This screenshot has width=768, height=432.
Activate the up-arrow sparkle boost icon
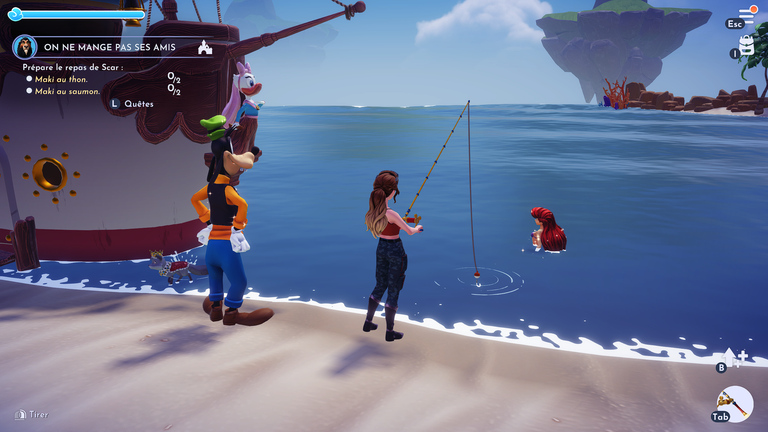point(733,355)
